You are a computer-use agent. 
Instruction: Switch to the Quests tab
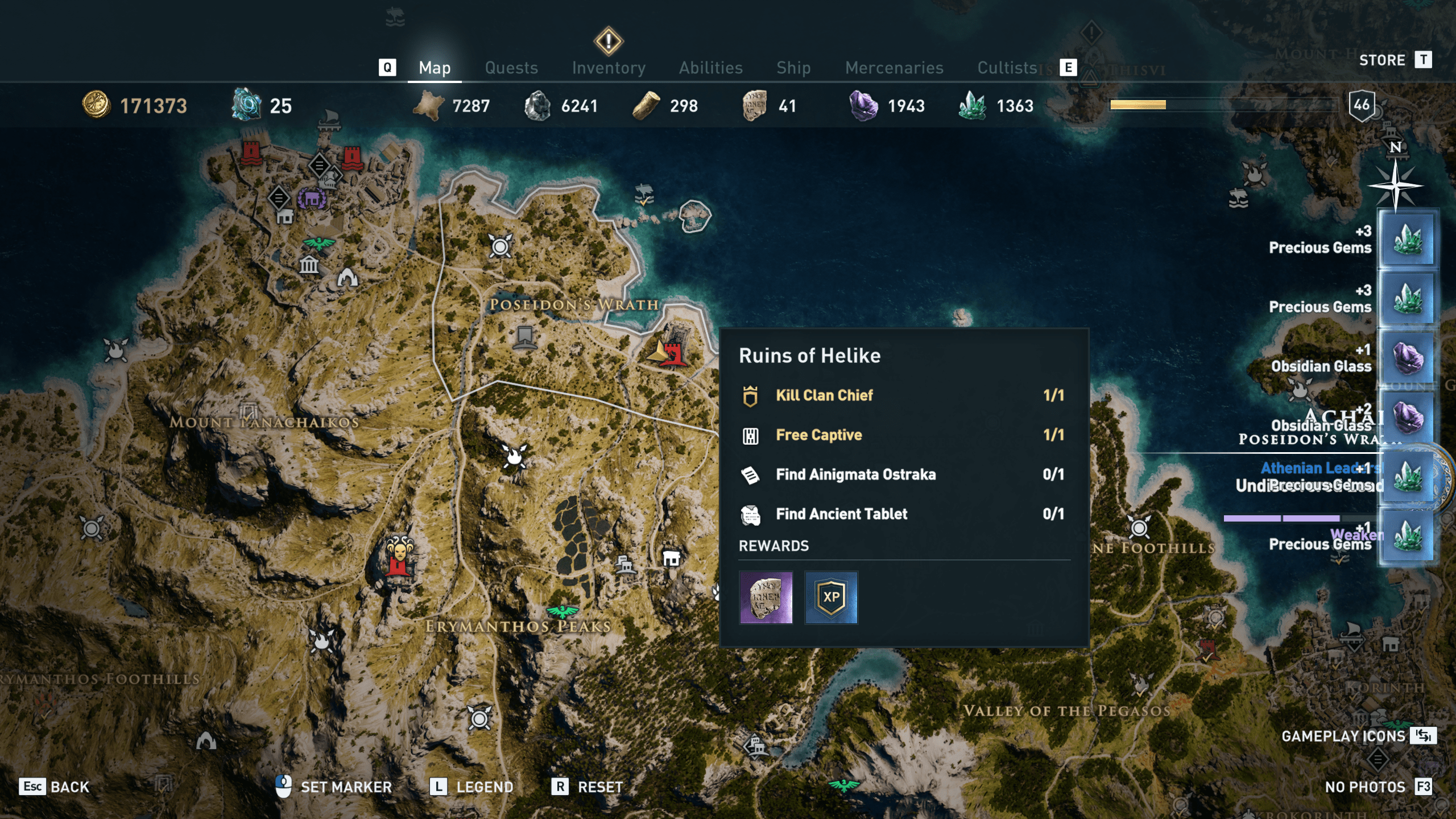pyautogui.click(x=511, y=68)
